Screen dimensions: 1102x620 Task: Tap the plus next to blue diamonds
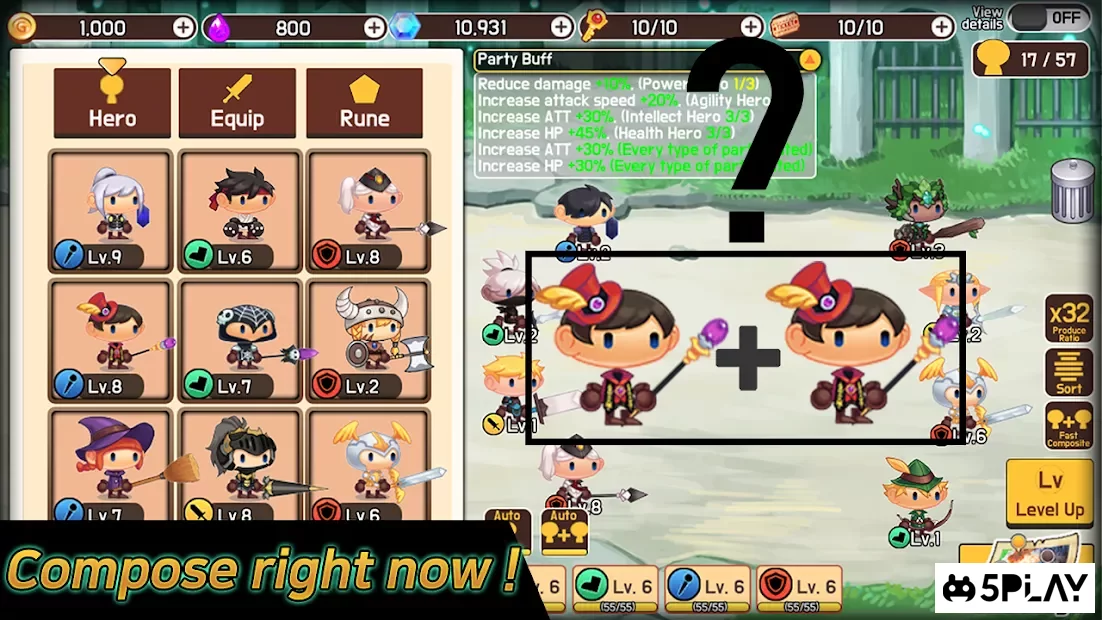(562, 27)
